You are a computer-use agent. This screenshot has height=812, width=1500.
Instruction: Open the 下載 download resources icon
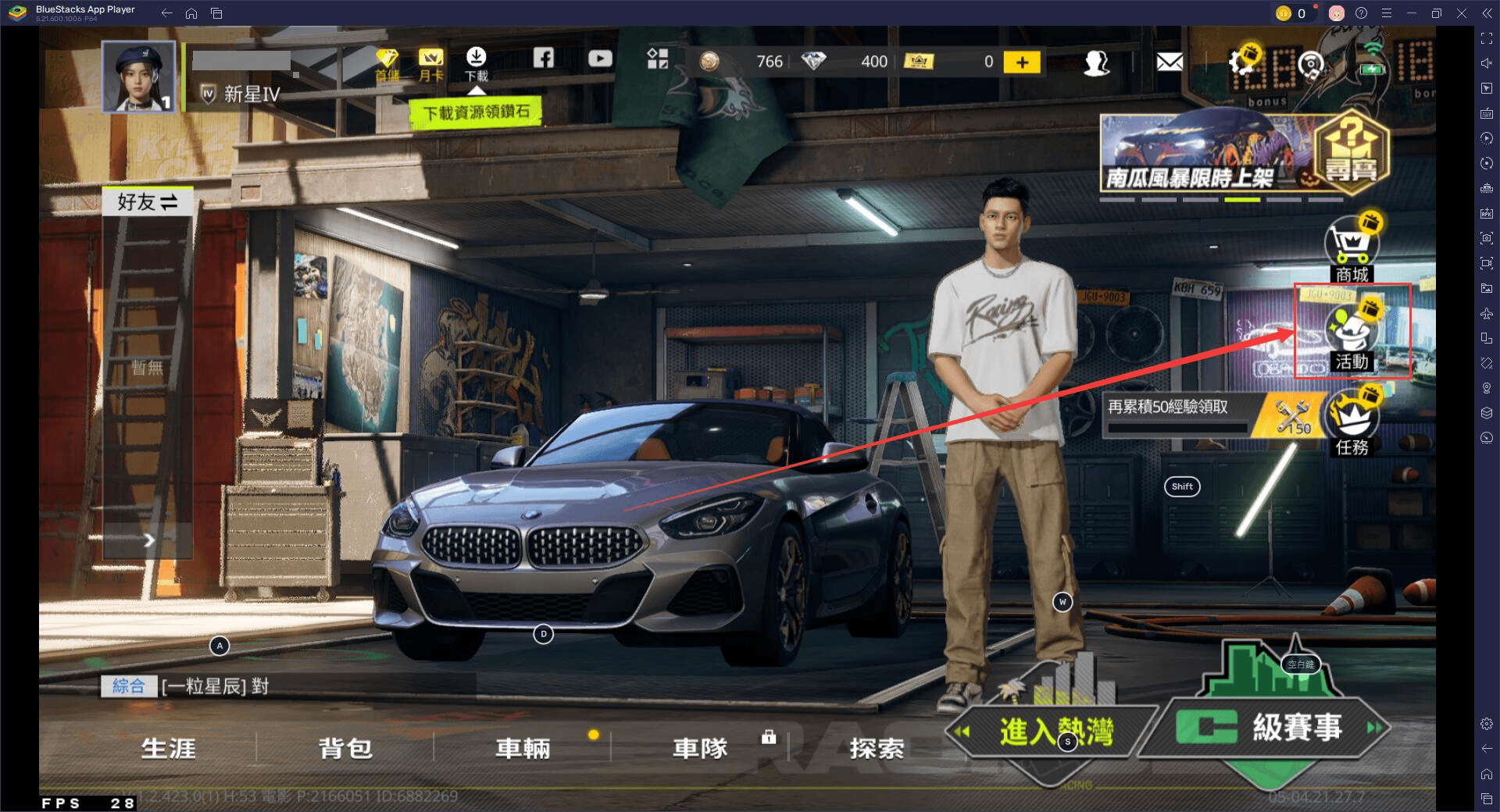476,62
